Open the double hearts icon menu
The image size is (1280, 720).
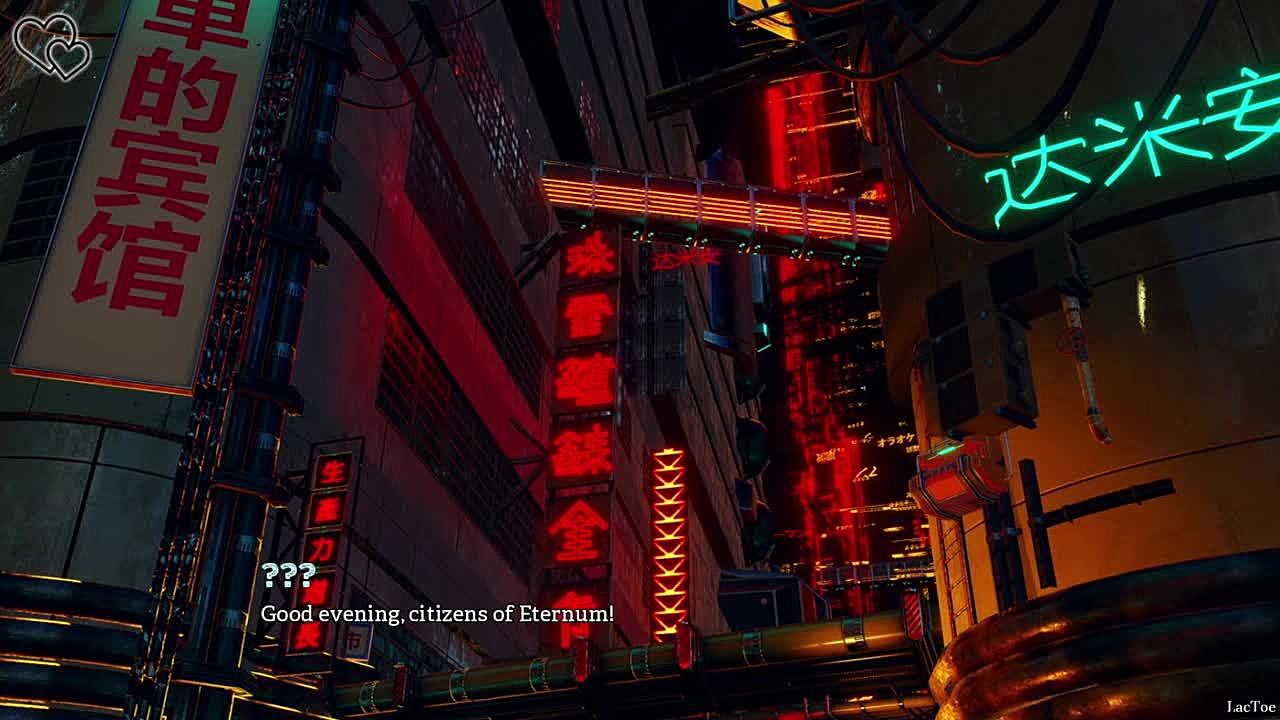[x=52, y=45]
